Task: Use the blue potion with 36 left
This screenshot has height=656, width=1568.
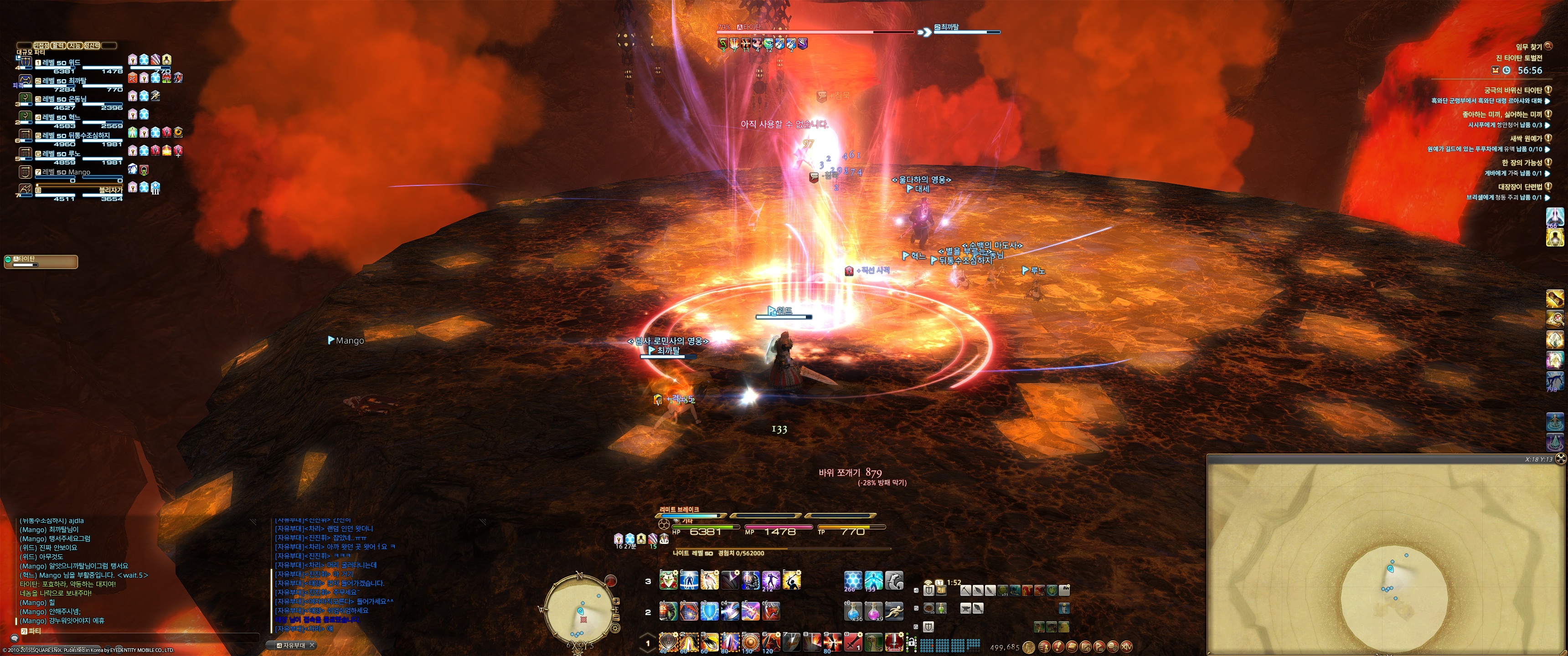Action: (853, 610)
